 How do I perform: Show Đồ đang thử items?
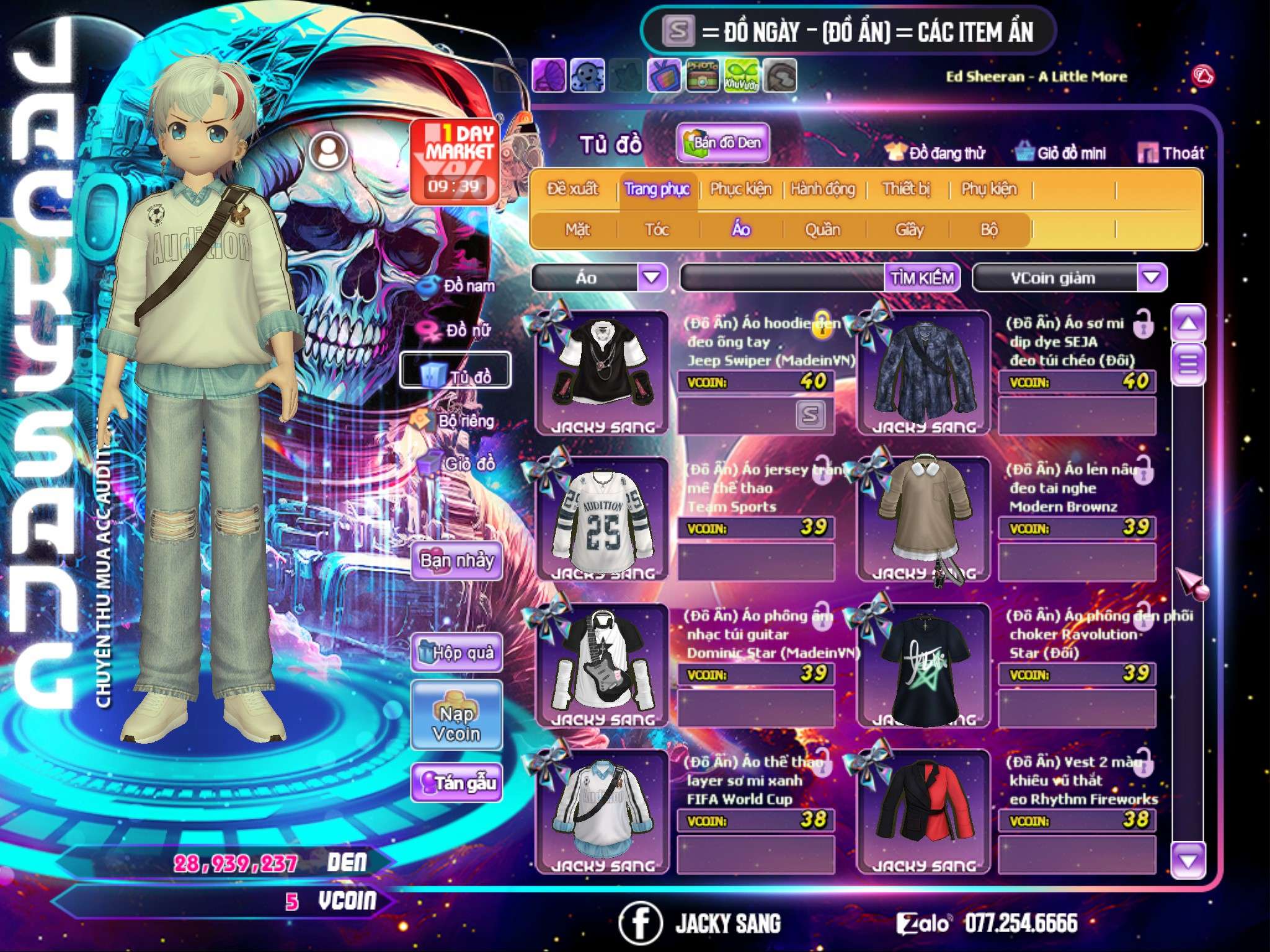[x=936, y=153]
